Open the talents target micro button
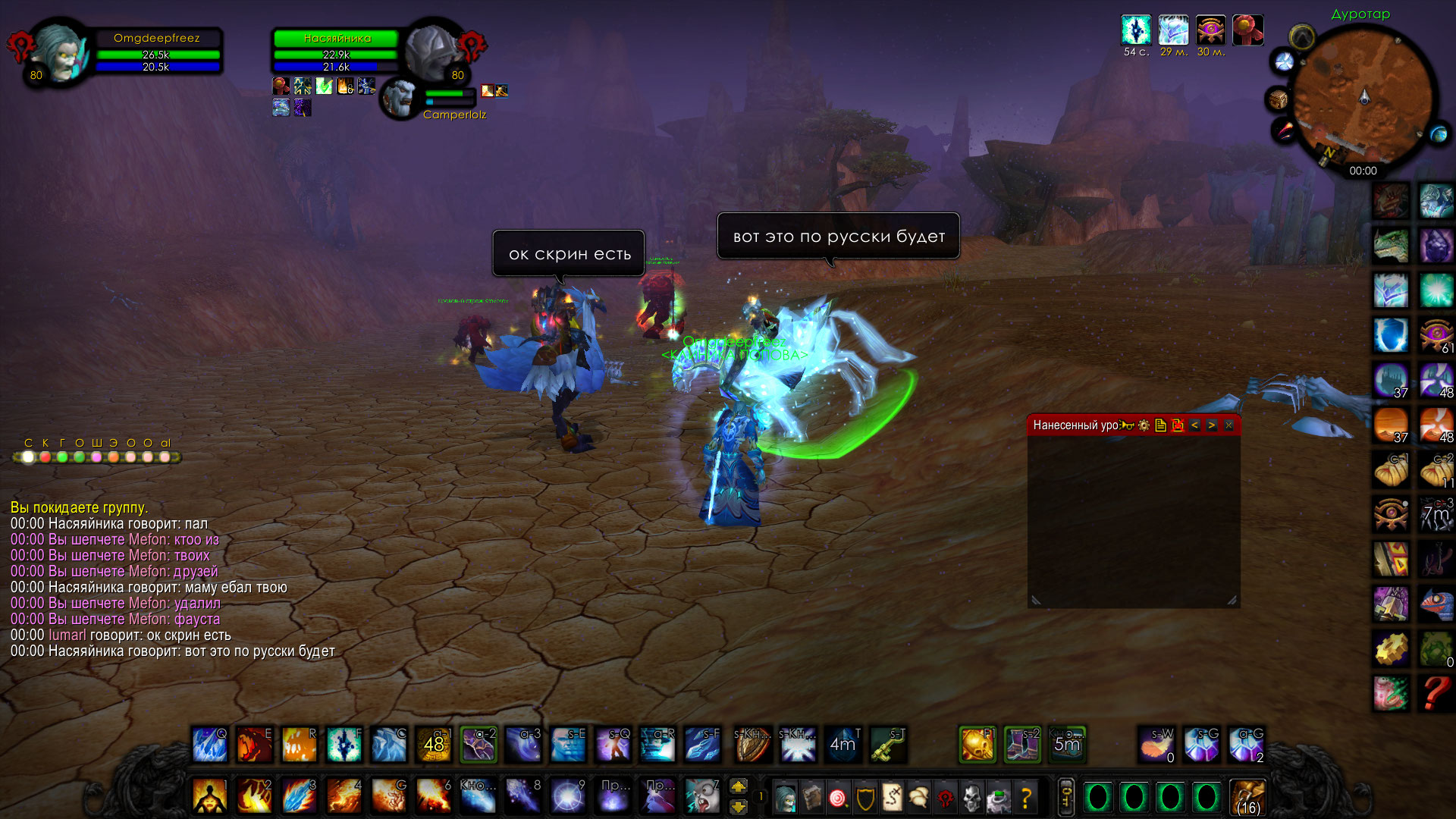The width and height of the screenshot is (1456, 819). [838, 798]
